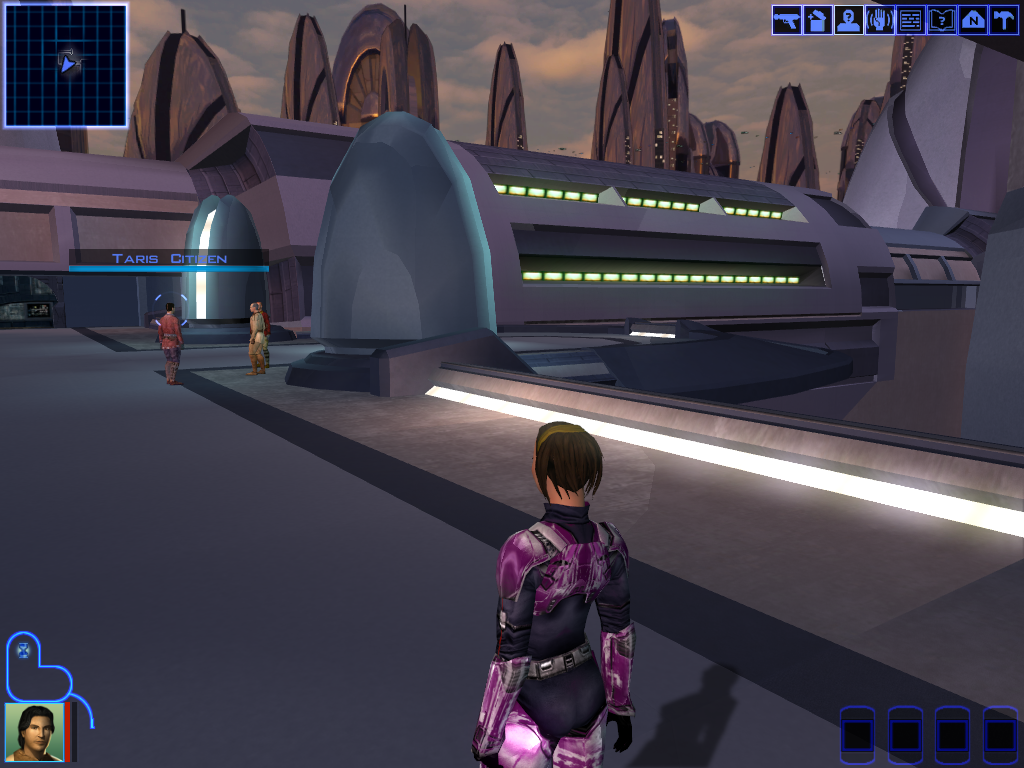Select the party leader portrait

pyautogui.click(x=34, y=732)
